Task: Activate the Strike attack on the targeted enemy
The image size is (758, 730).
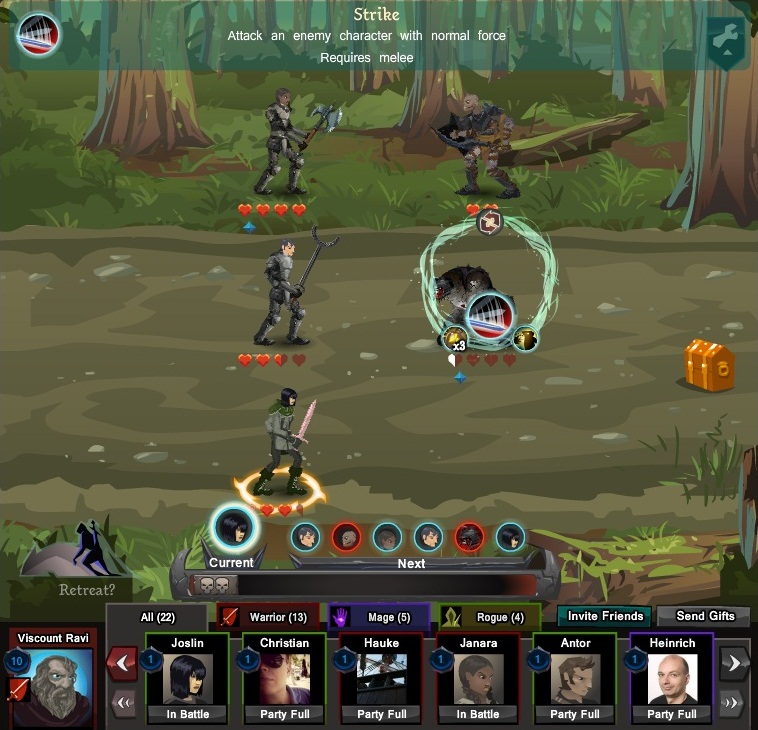Action: (490, 318)
